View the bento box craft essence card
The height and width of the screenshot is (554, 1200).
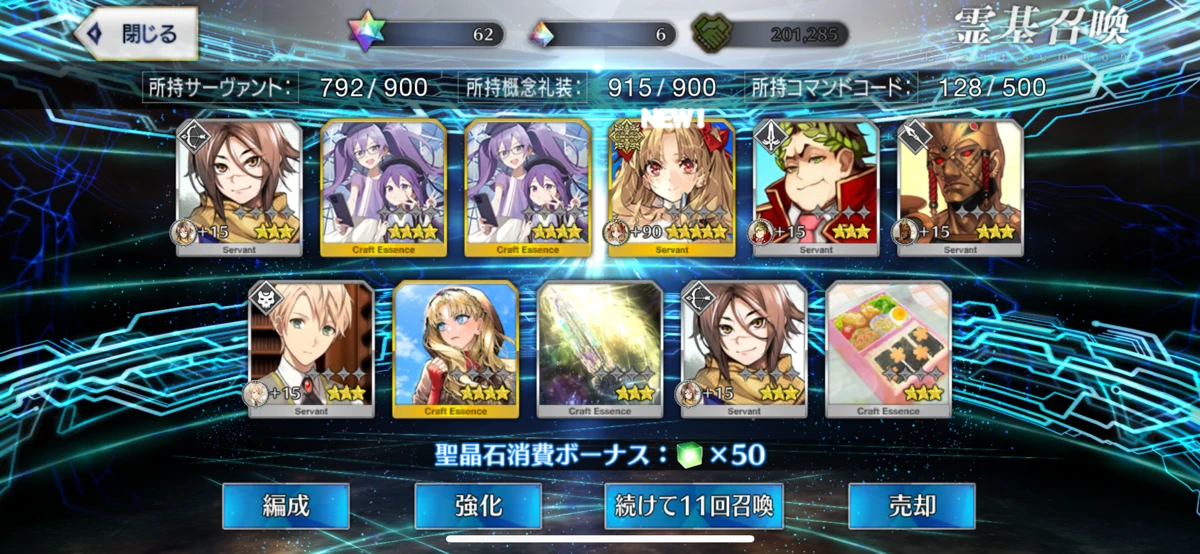click(888, 348)
